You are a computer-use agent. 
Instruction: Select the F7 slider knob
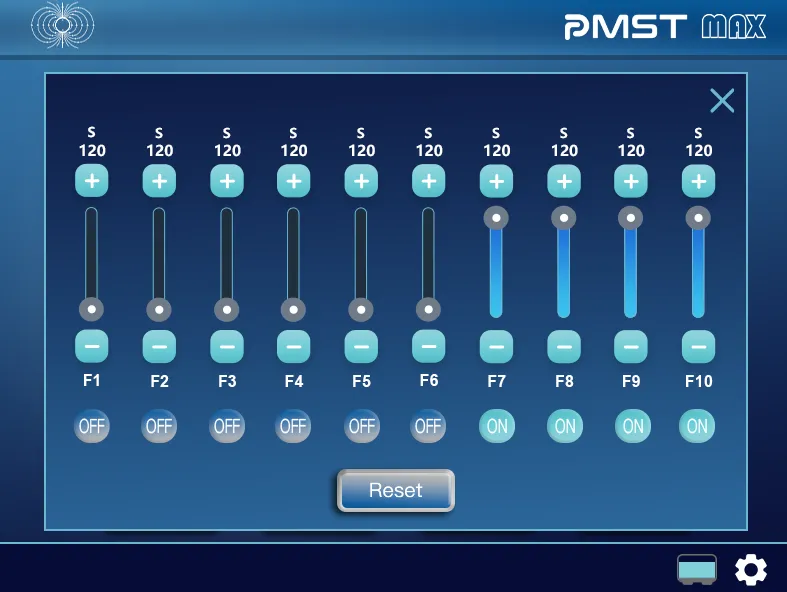497,217
